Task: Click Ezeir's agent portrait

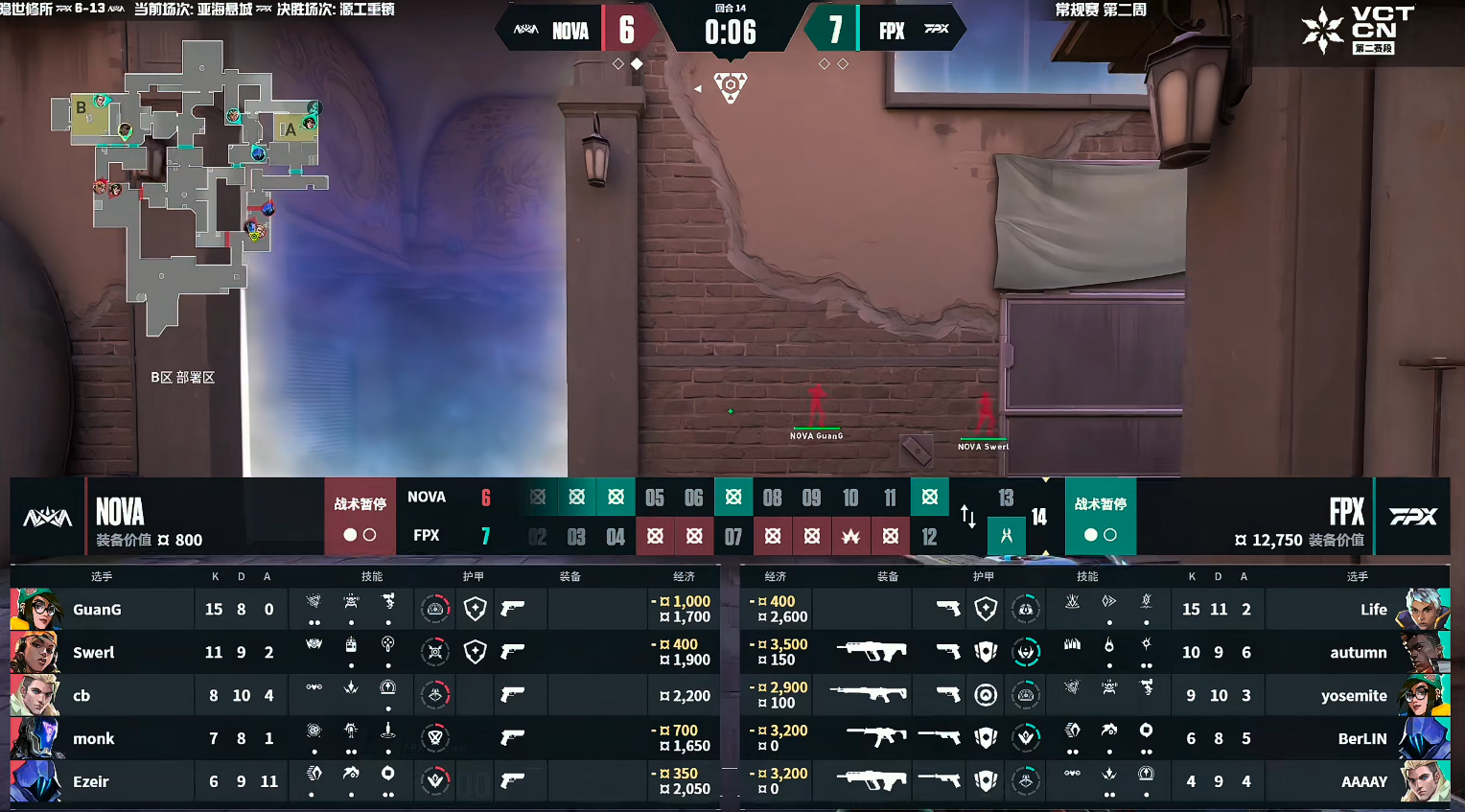Action: [35, 781]
